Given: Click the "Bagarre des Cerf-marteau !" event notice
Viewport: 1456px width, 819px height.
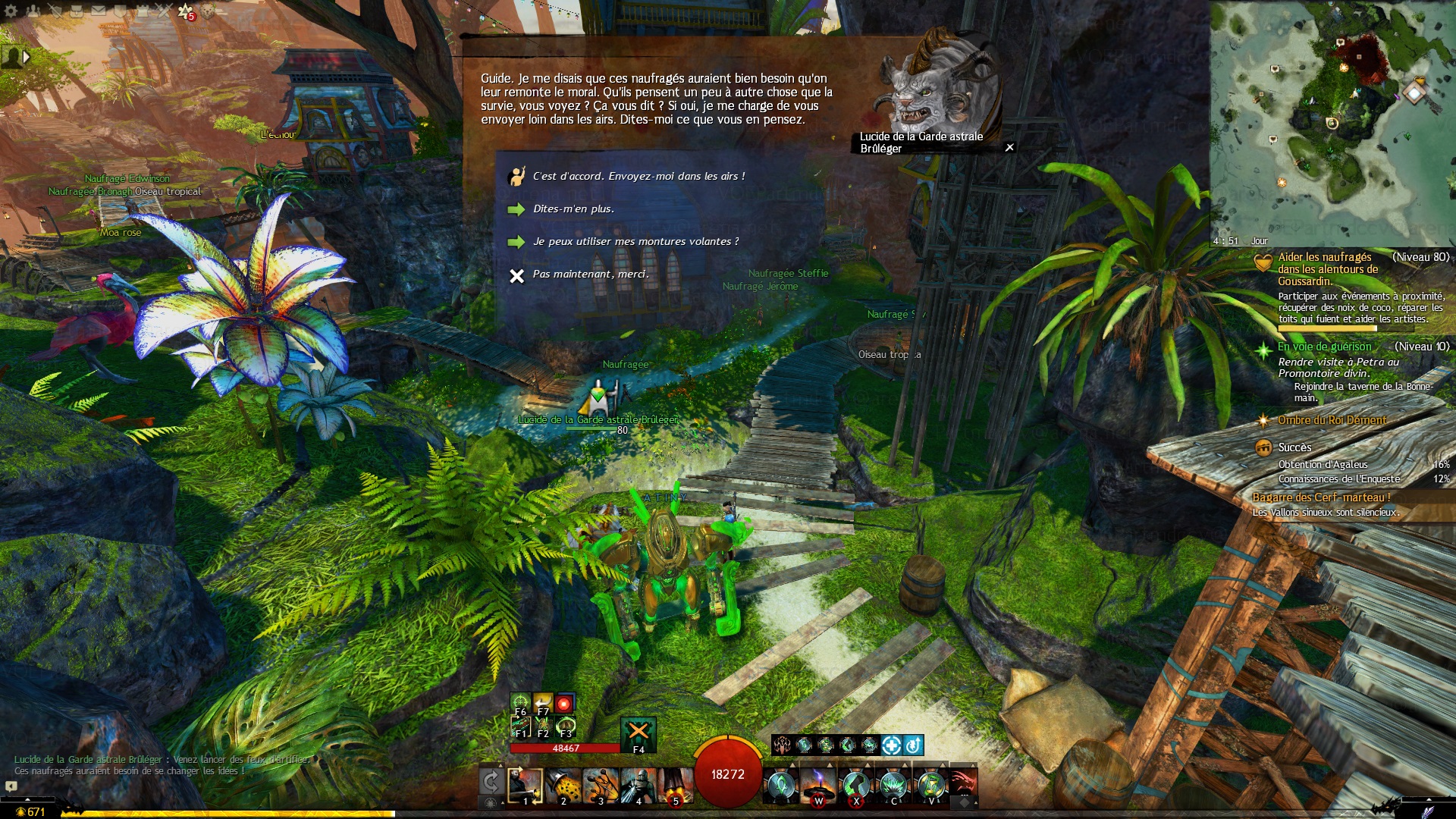Looking at the screenshot, I should [1321, 498].
